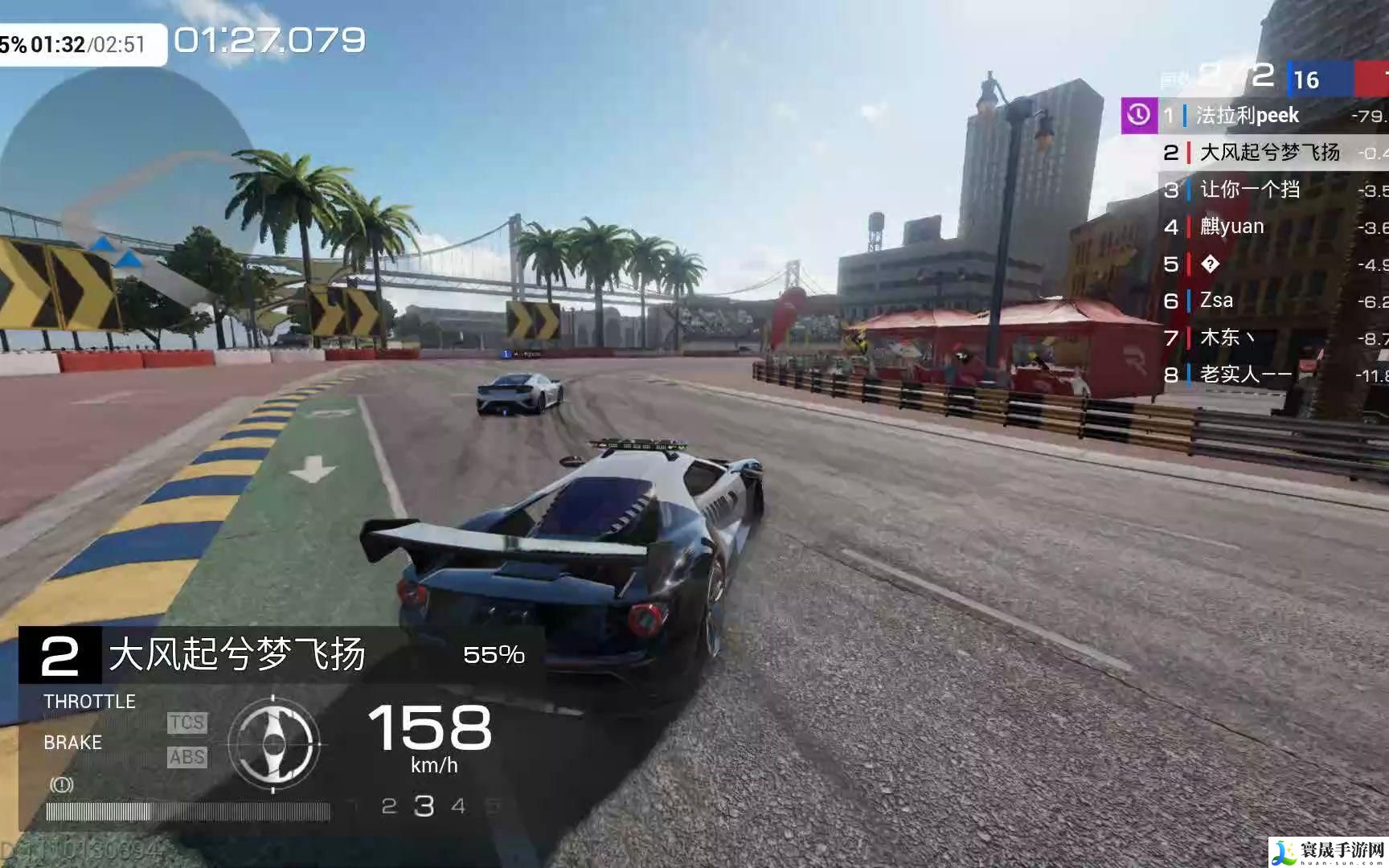Select 老实人一一 in eighth place
This screenshot has height=868, width=1389.
point(1245,375)
